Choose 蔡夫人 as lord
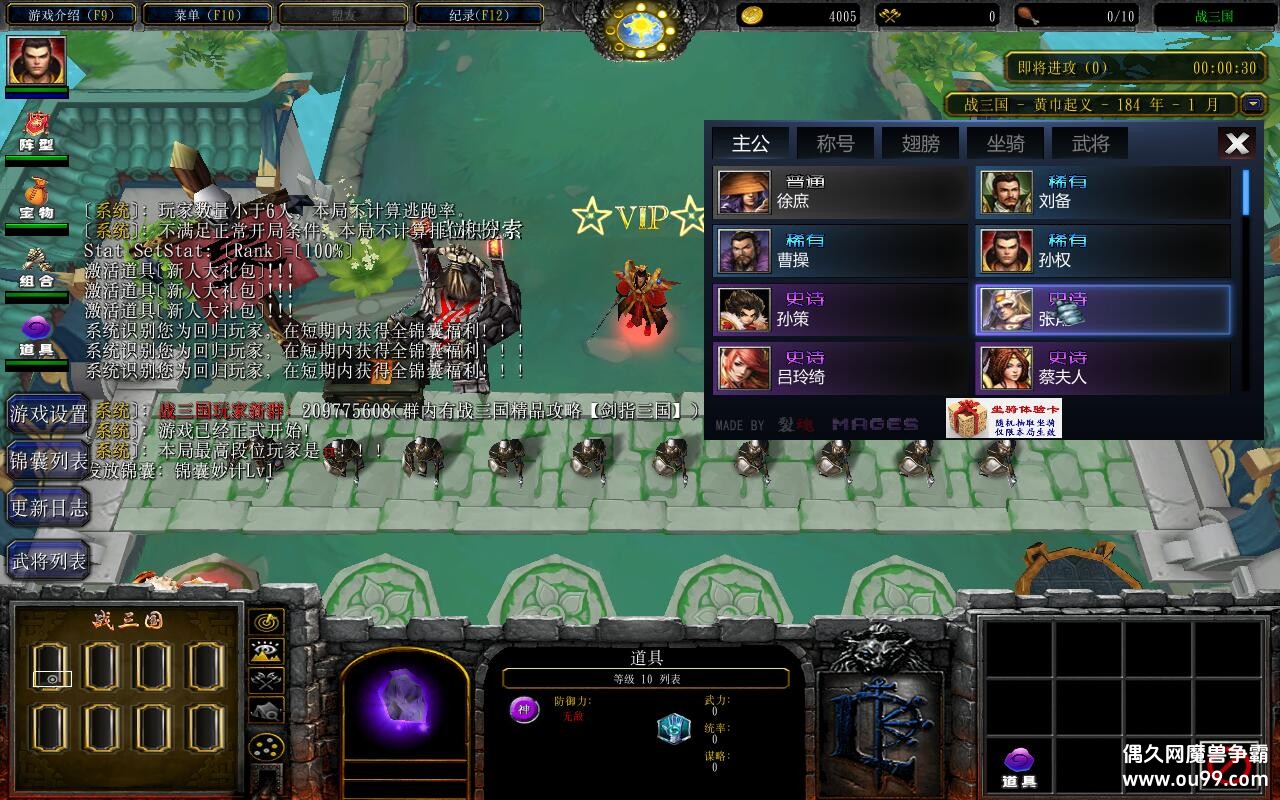Viewport: 1280px width, 800px height. [x=1103, y=368]
